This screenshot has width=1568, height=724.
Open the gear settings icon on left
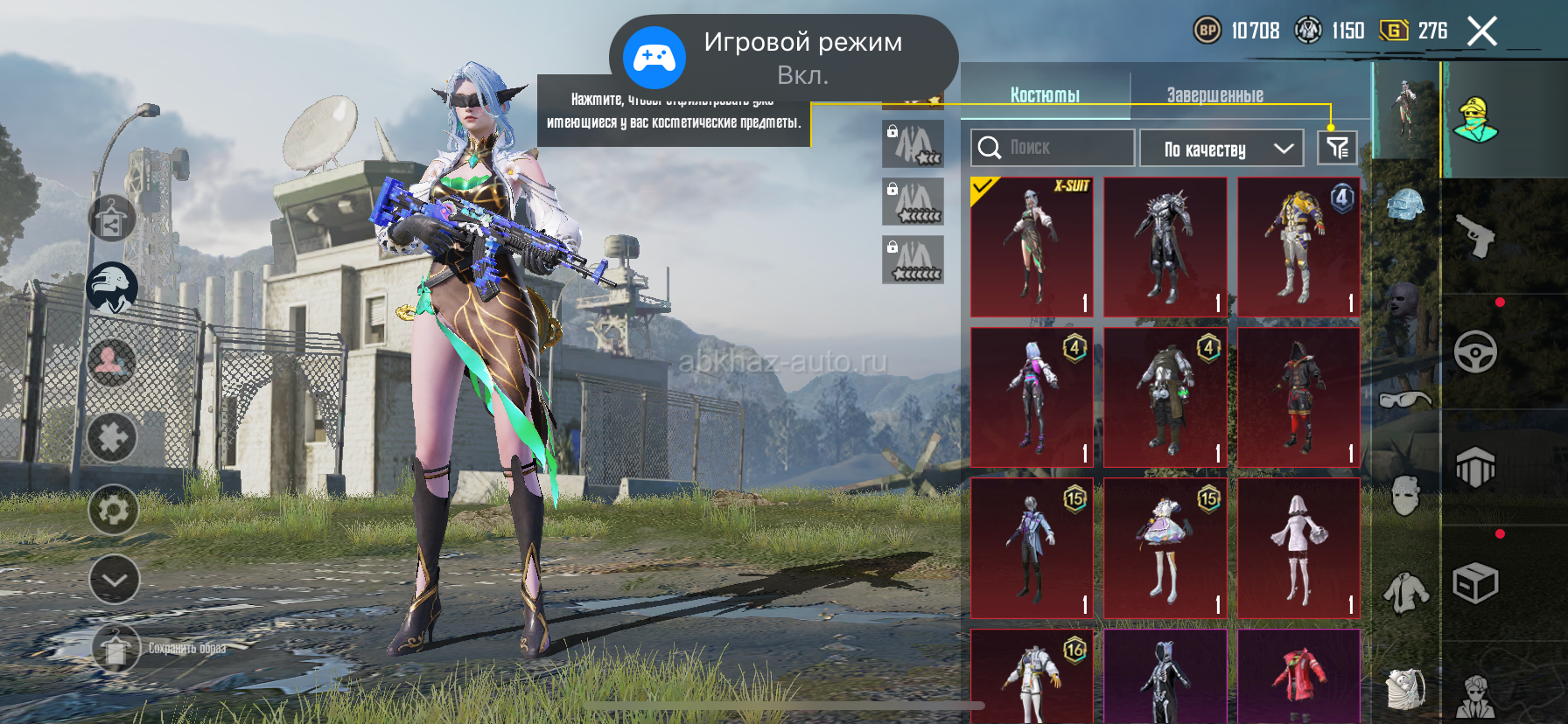113,510
